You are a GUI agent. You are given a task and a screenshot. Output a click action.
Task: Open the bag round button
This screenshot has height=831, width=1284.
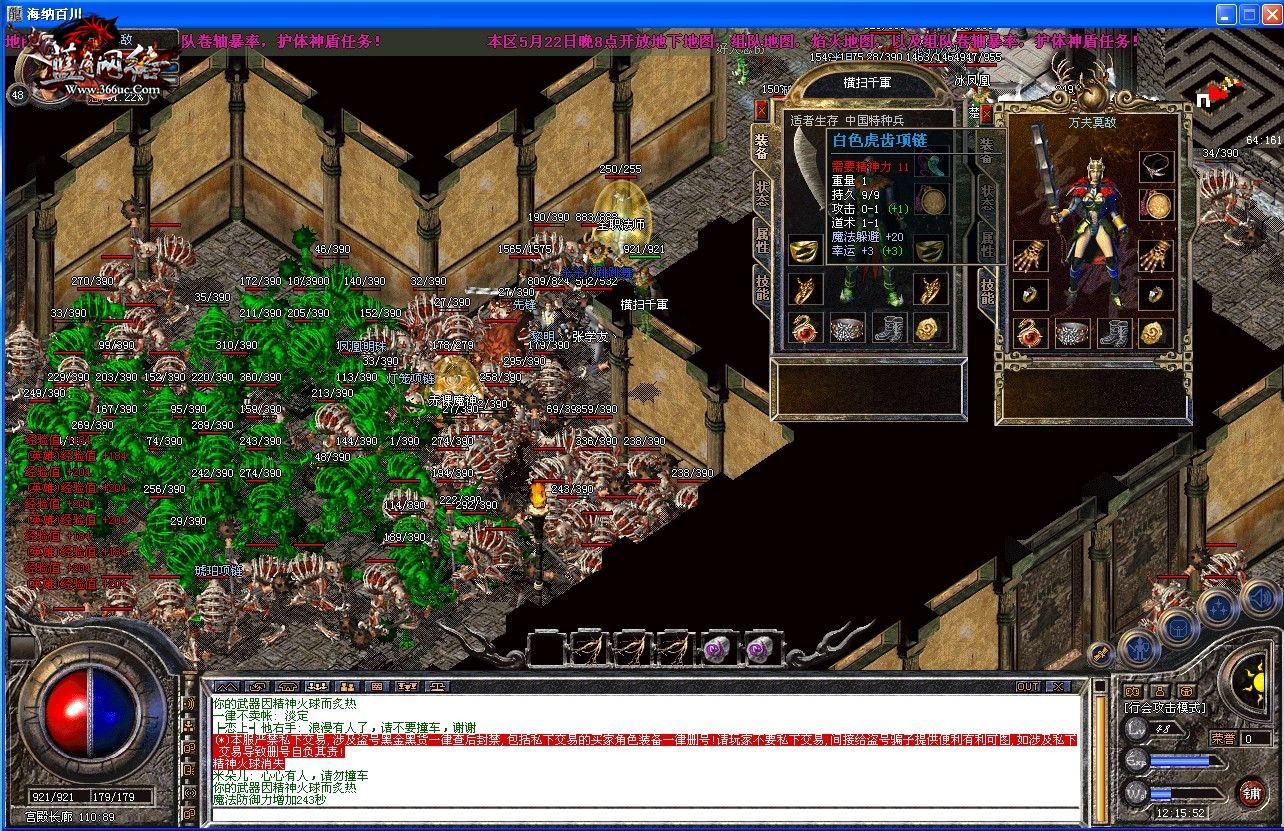[1177, 628]
